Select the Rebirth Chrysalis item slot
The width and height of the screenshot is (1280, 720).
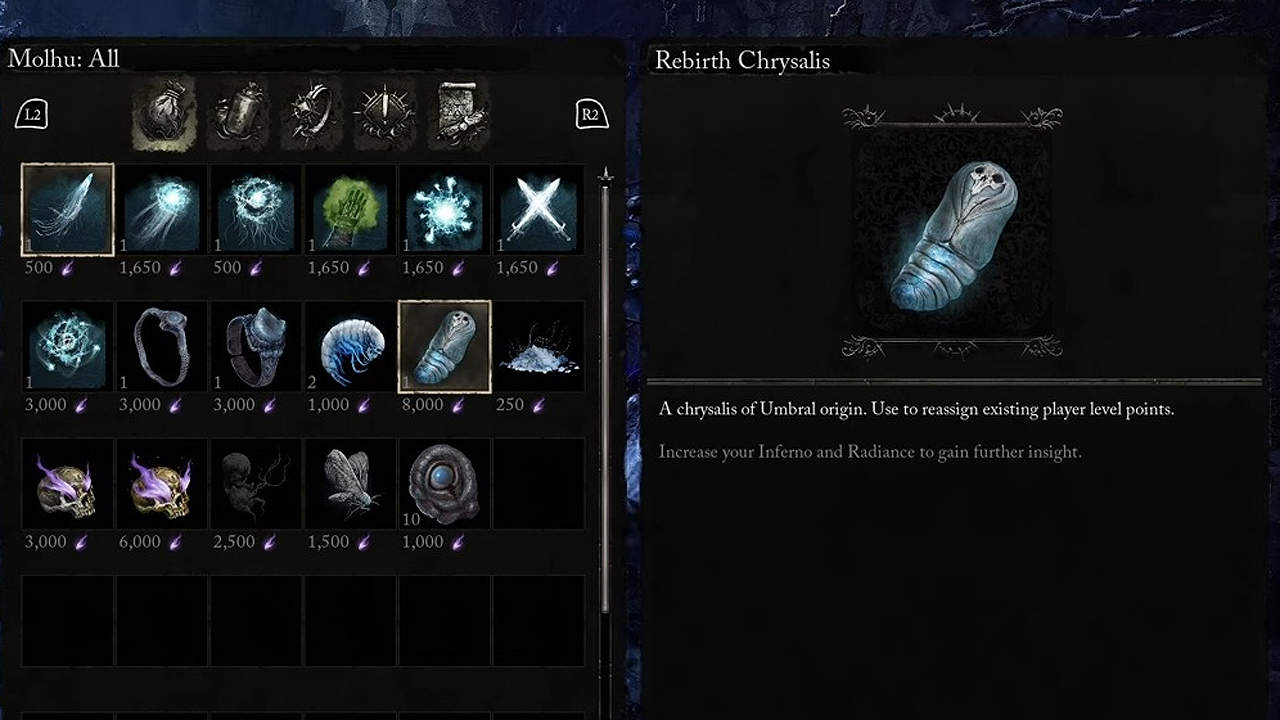pyautogui.click(x=445, y=347)
